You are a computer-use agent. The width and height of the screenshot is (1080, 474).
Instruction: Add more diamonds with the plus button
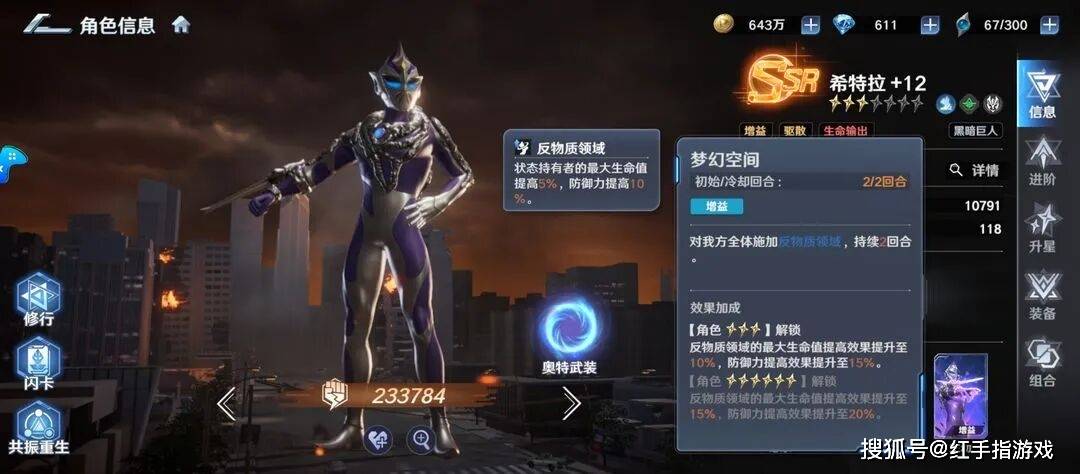[930, 25]
